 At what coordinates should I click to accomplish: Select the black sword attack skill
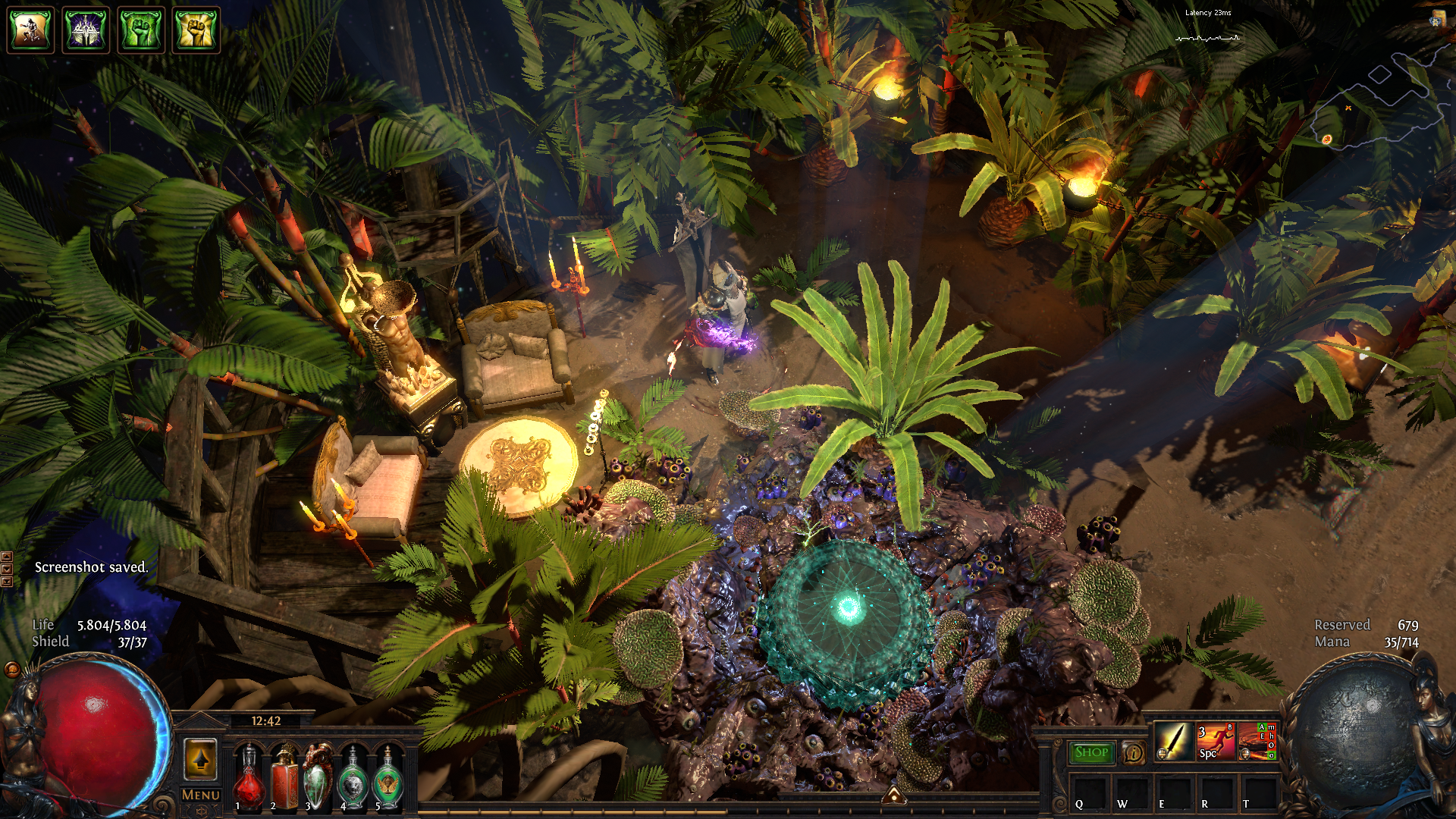[1173, 741]
